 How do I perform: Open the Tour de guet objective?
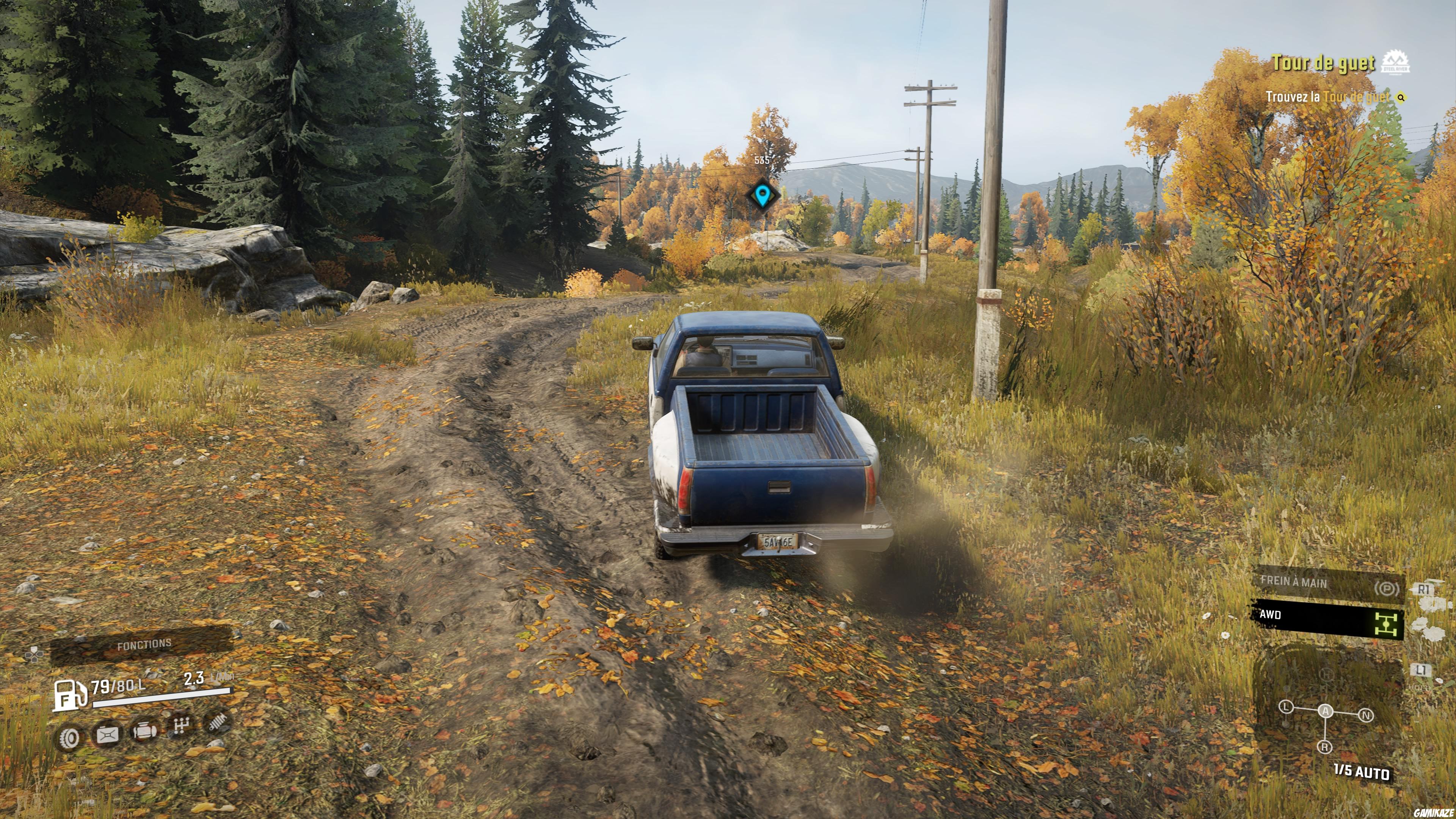(x=1323, y=63)
